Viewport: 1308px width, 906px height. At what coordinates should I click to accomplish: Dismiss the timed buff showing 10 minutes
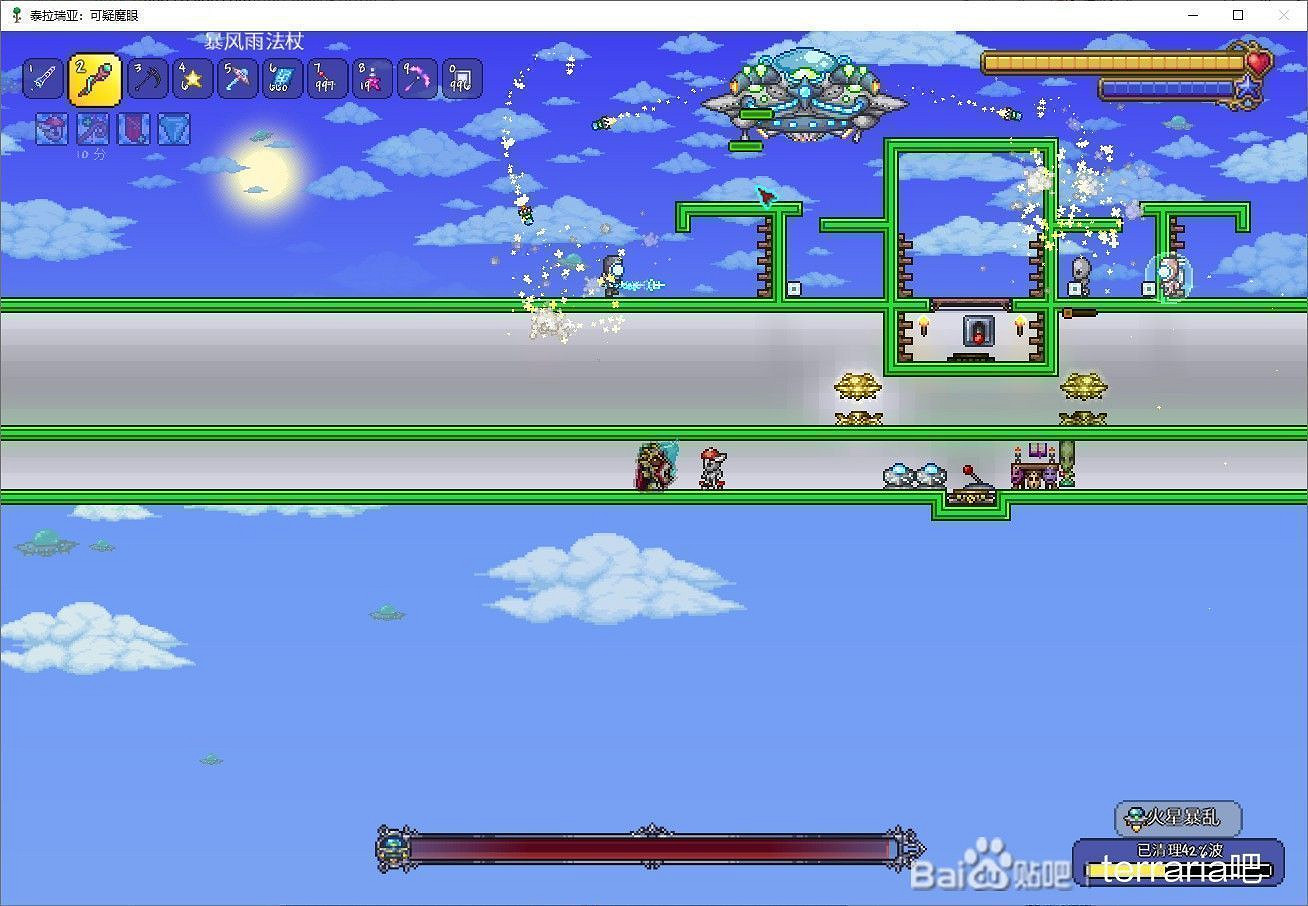[92, 128]
